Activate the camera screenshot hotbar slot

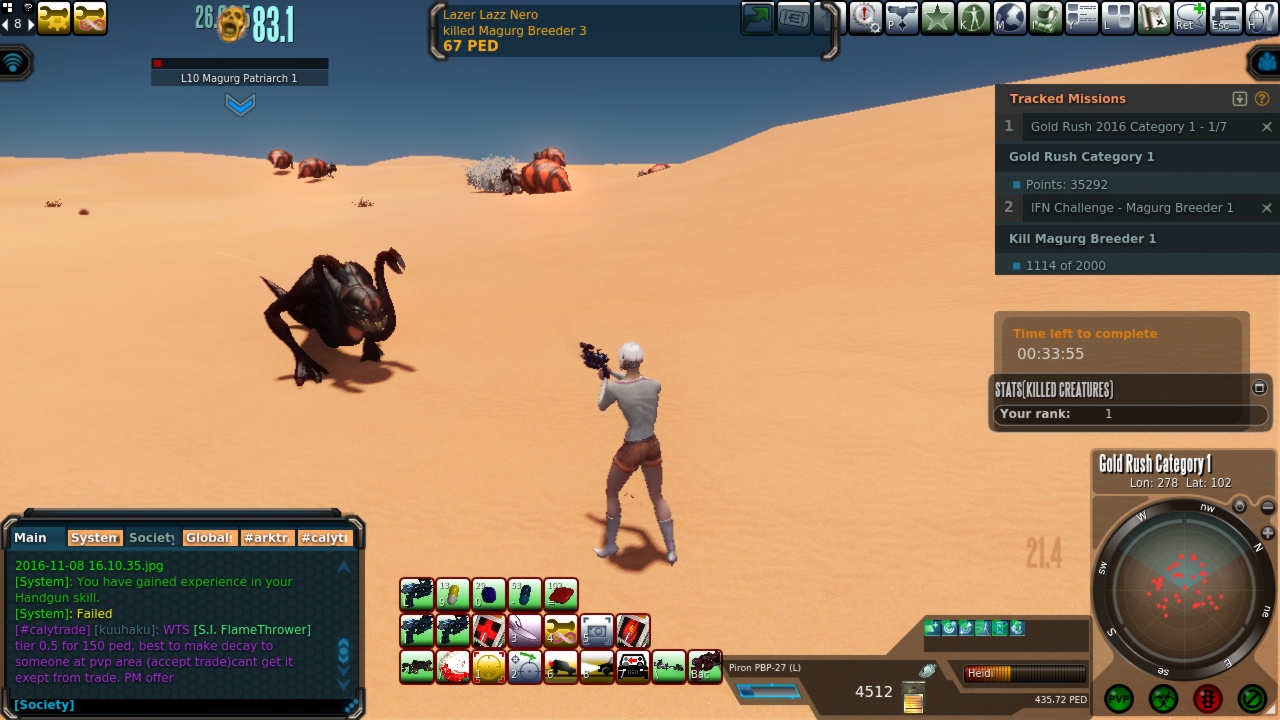coord(597,631)
